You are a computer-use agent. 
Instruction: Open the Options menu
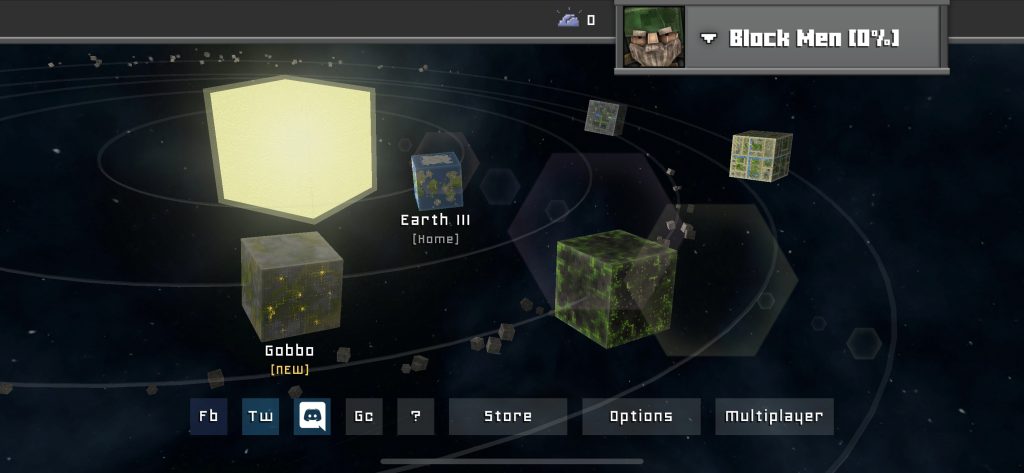click(641, 416)
